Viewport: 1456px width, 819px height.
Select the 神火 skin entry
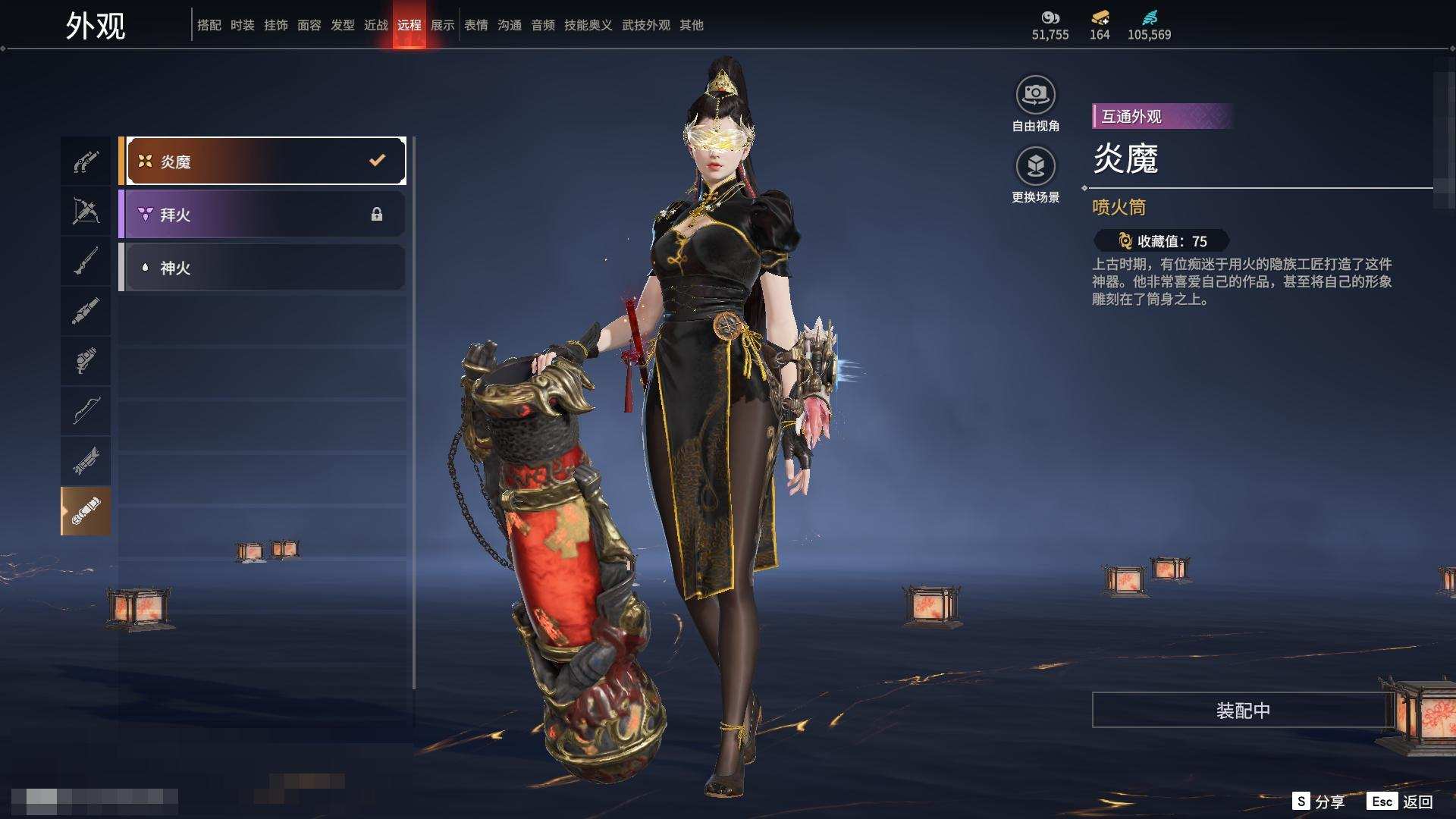tap(262, 267)
